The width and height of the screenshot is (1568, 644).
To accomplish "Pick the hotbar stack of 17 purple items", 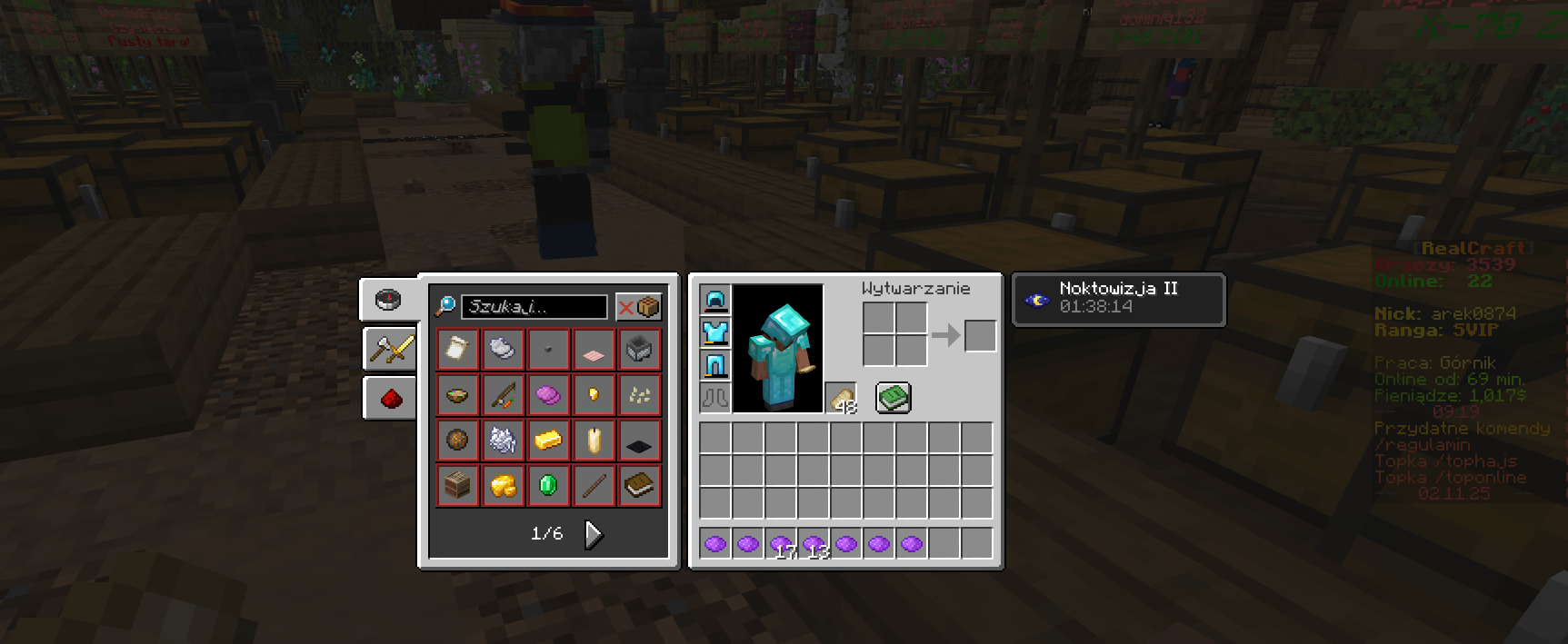I will tap(781, 544).
